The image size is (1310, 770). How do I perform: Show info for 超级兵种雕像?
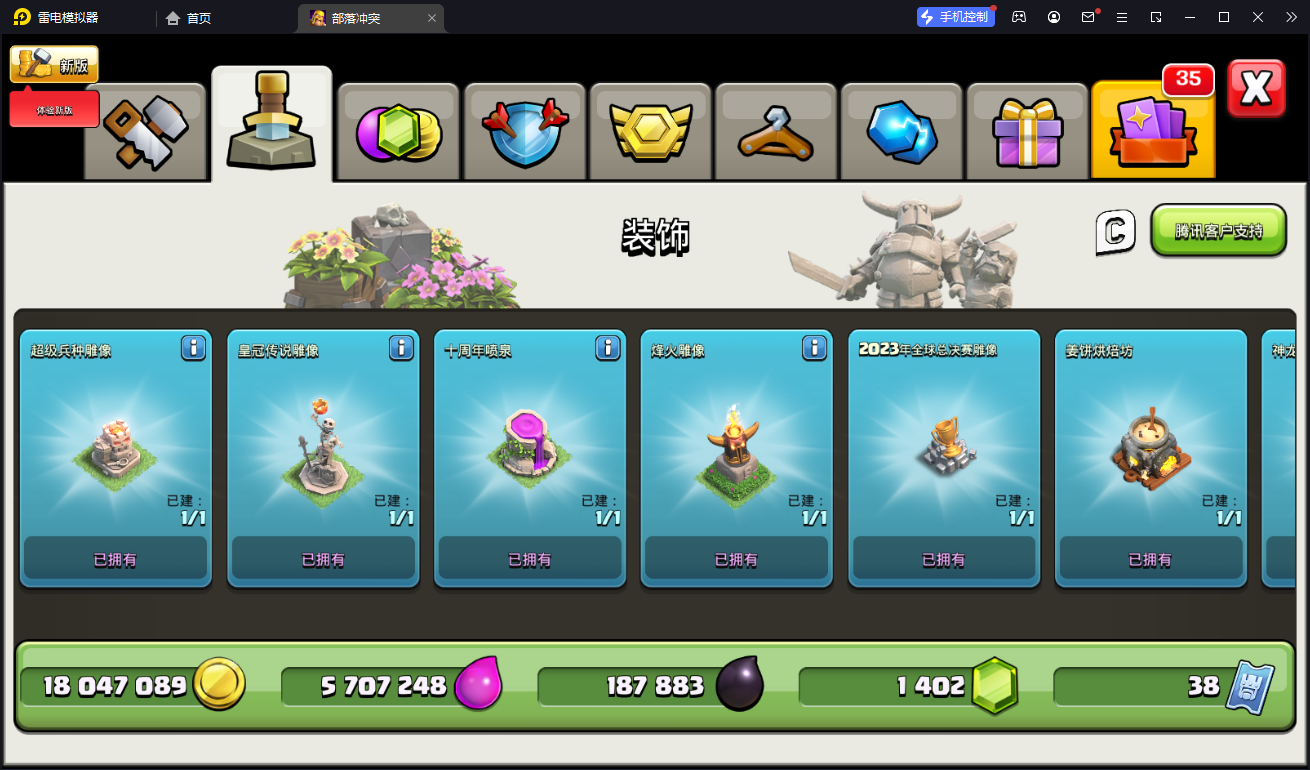(193, 348)
